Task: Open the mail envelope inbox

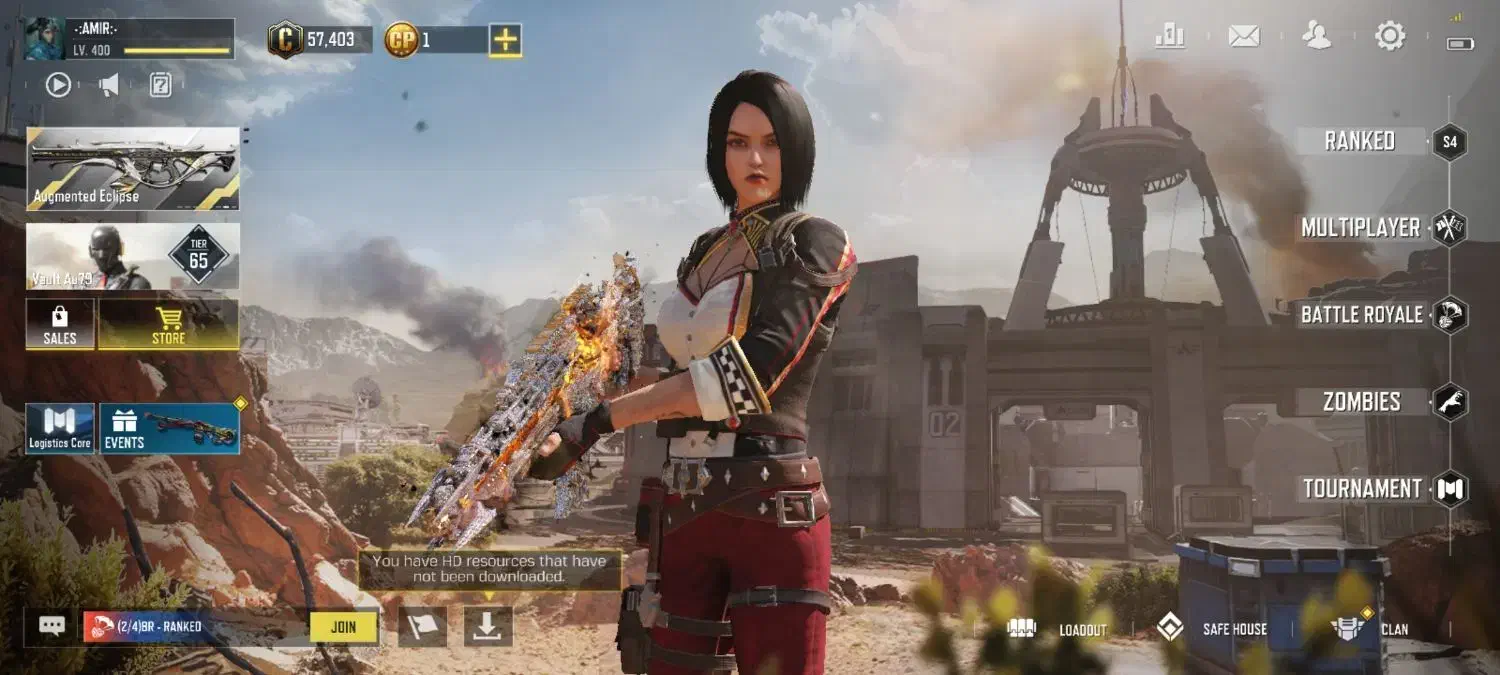Action: (1243, 37)
